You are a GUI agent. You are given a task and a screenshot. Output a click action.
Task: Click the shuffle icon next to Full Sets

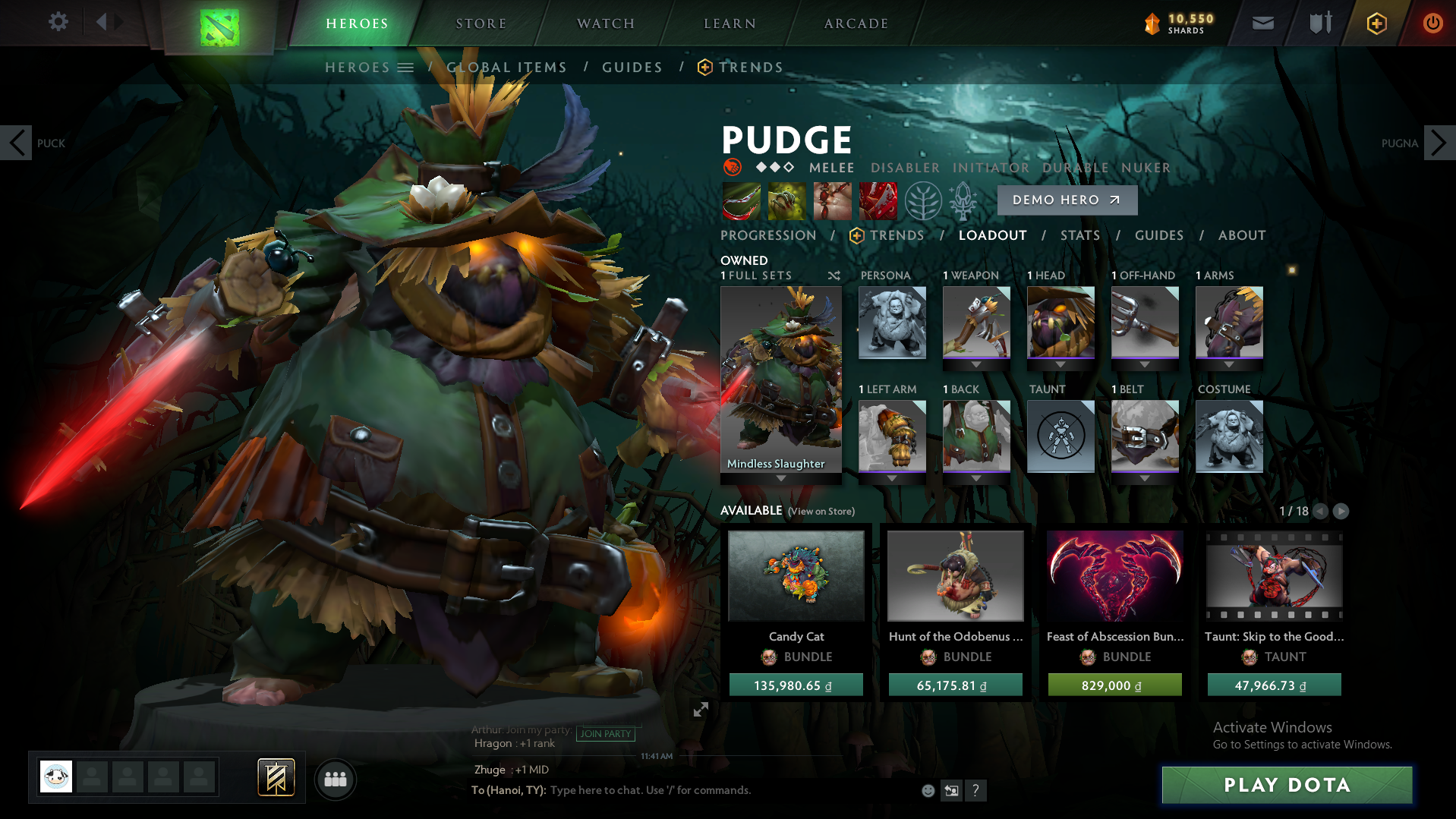coord(834,276)
